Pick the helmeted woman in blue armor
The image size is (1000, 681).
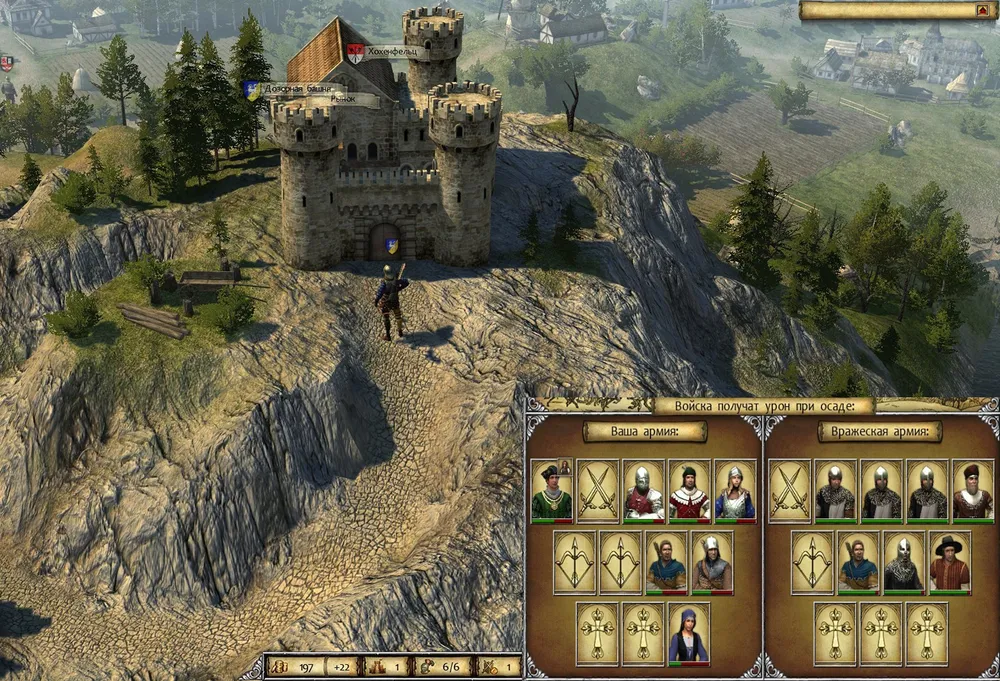[735, 491]
